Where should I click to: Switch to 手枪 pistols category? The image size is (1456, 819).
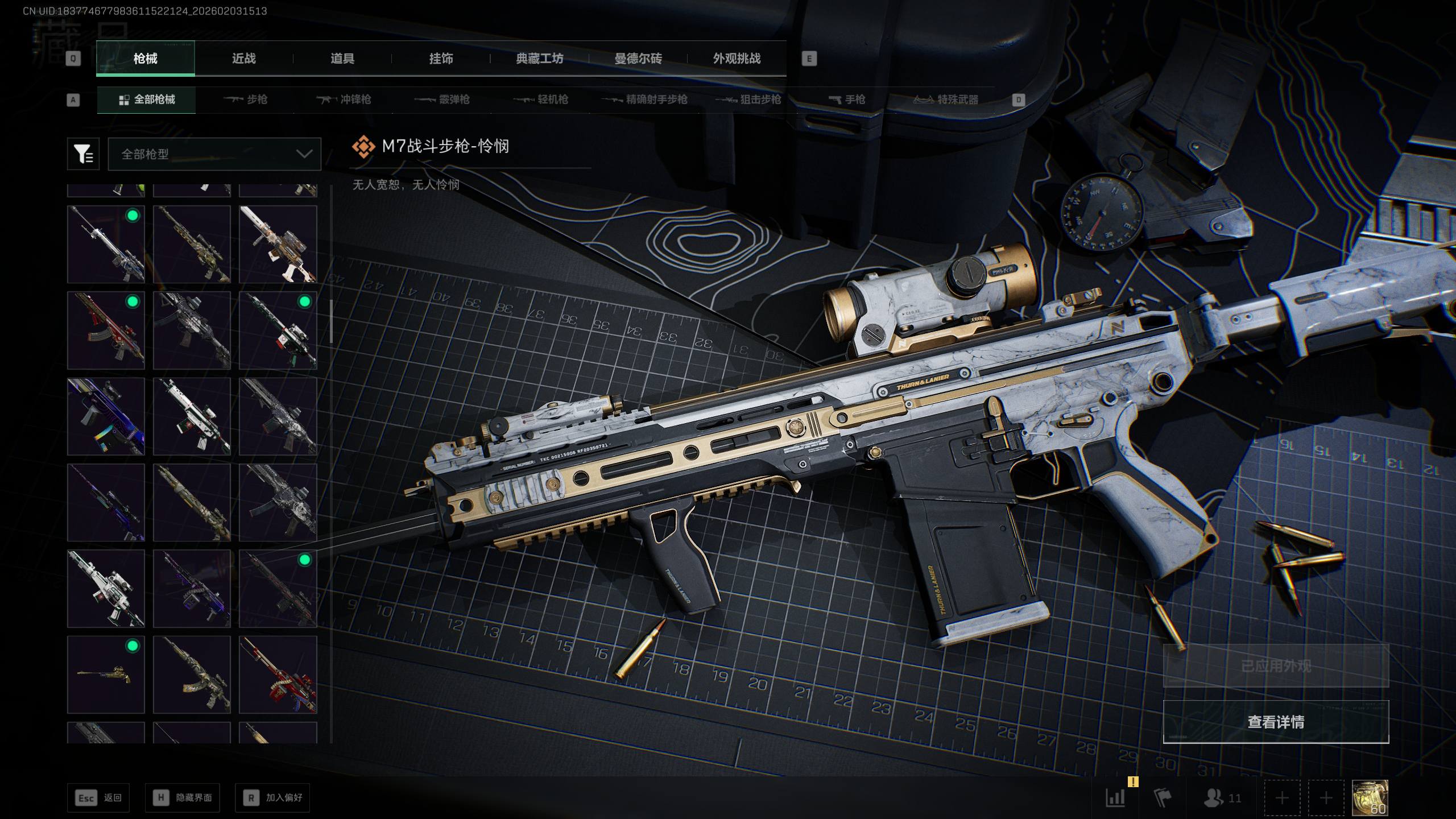847,100
